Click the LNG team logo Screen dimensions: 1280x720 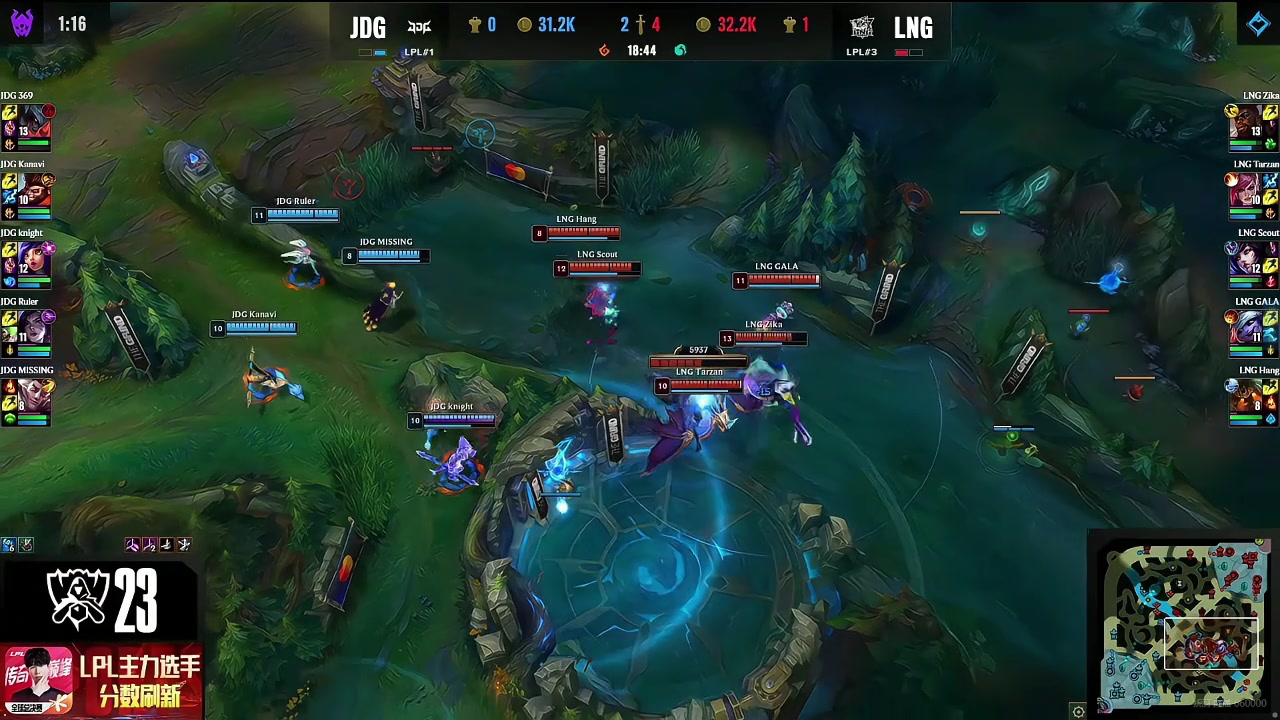(x=862, y=27)
